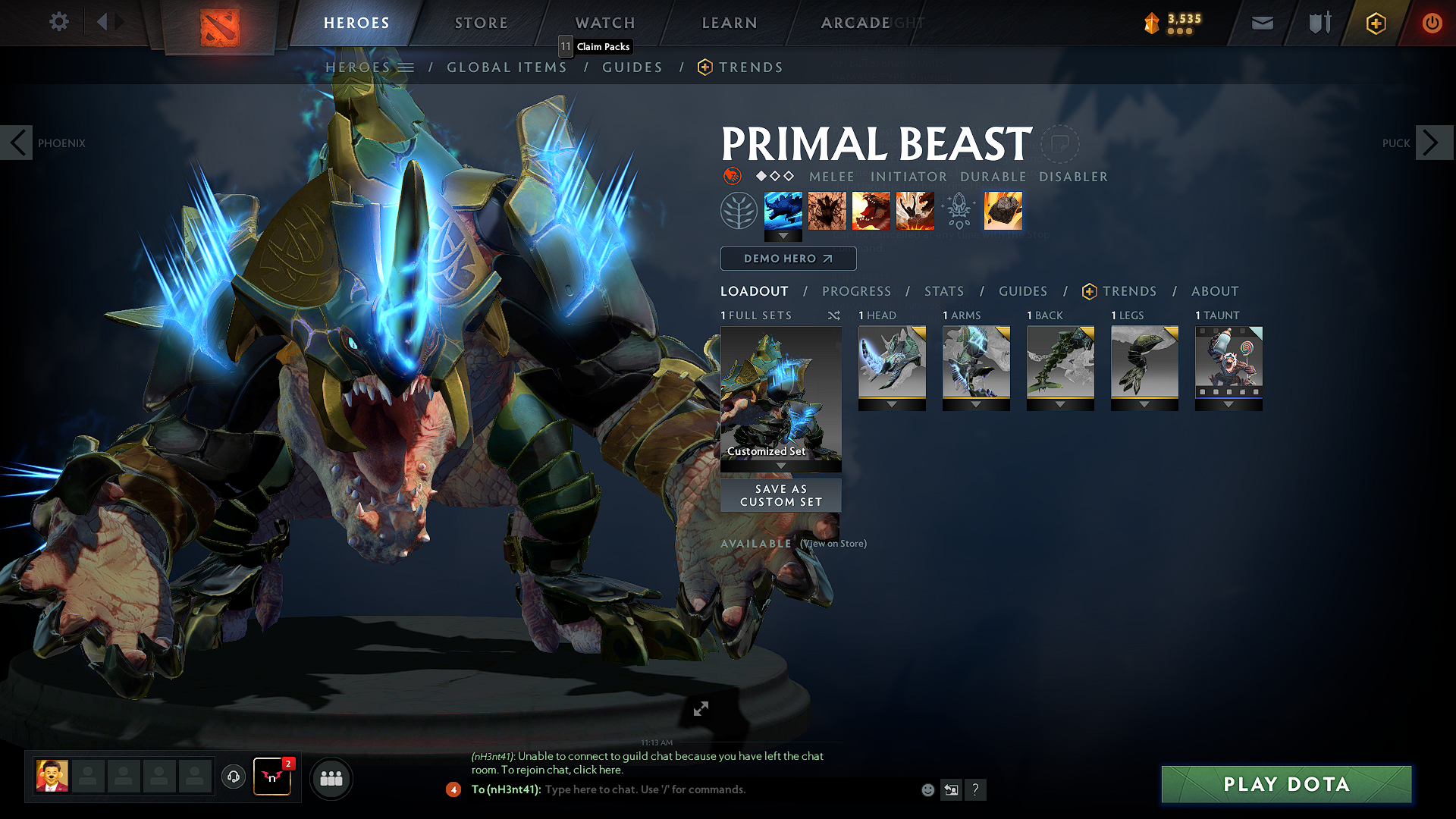Open your mail inbox envelope icon

click(x=1262, y=23)
